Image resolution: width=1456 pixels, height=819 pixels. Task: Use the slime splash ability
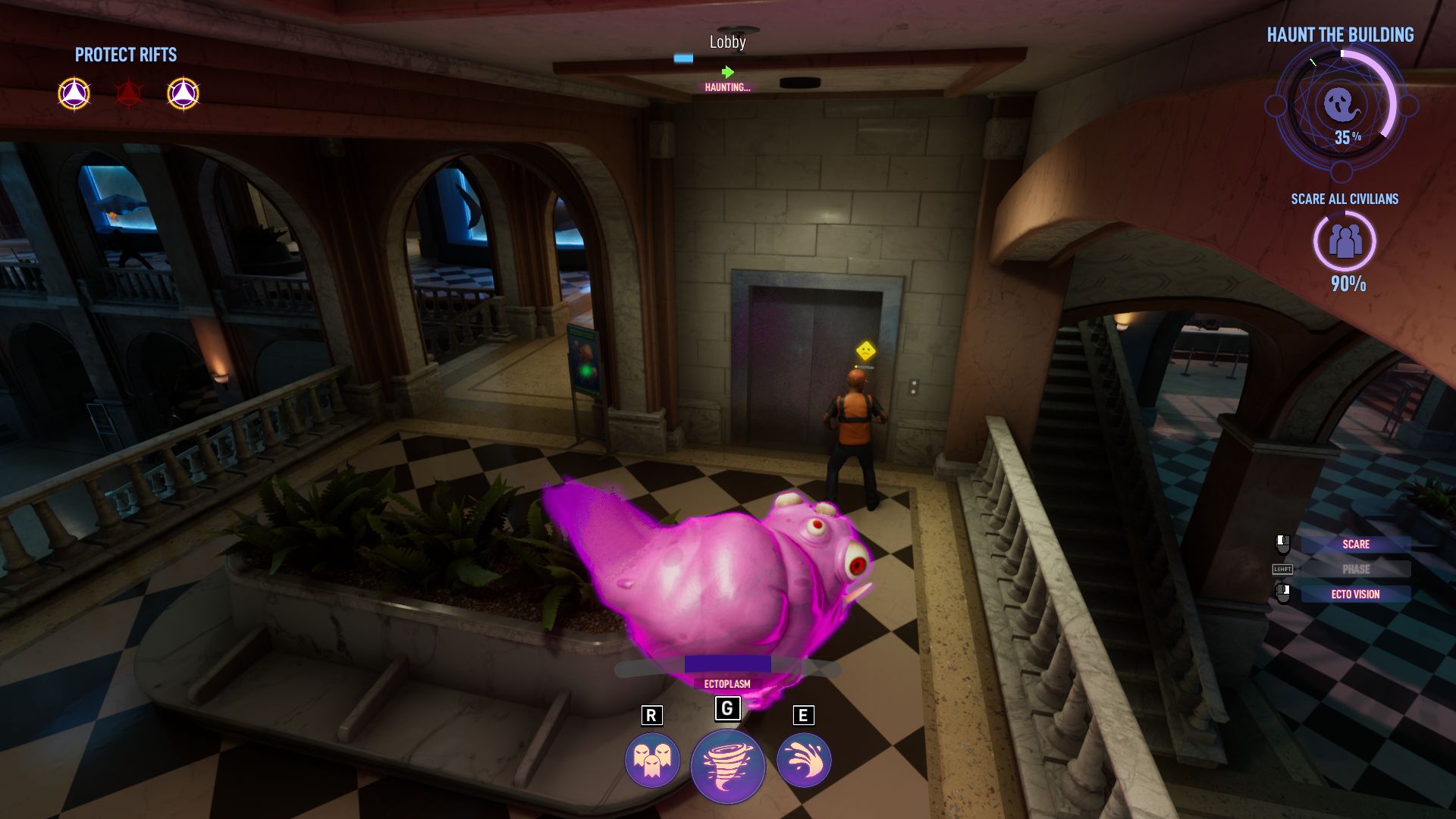(804, 760)
